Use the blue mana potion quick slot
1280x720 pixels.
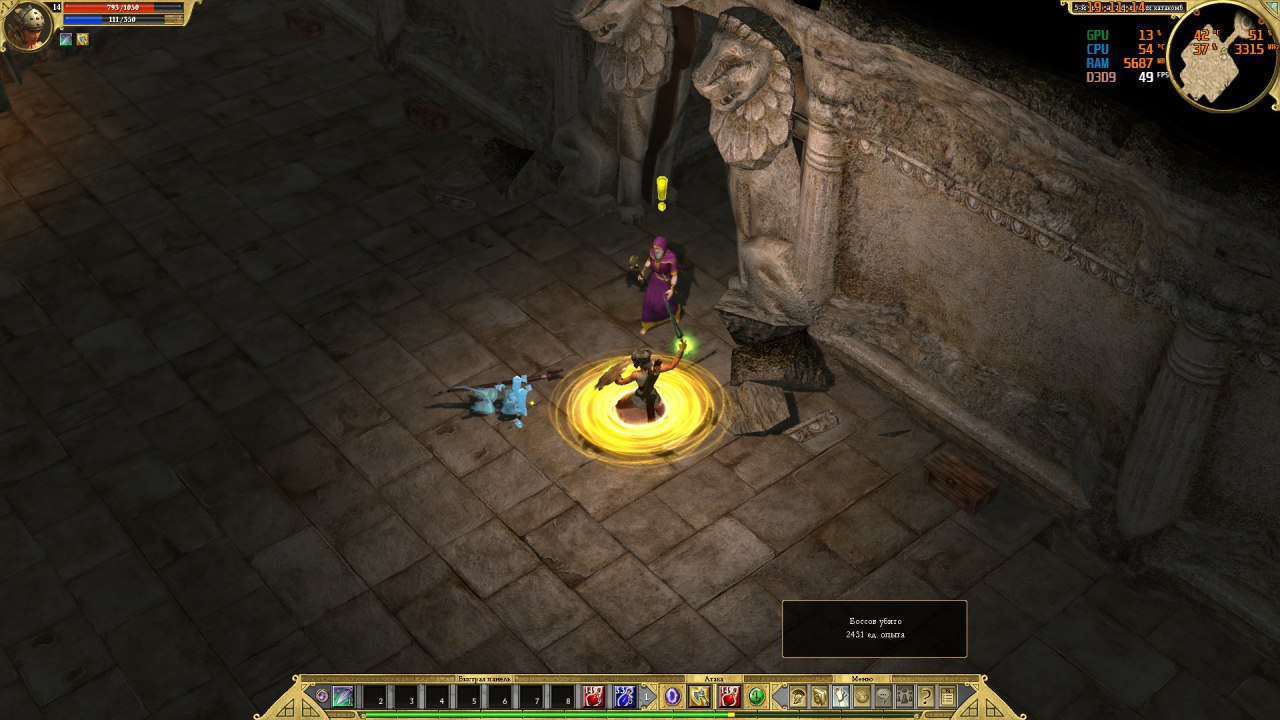(625, 697)
